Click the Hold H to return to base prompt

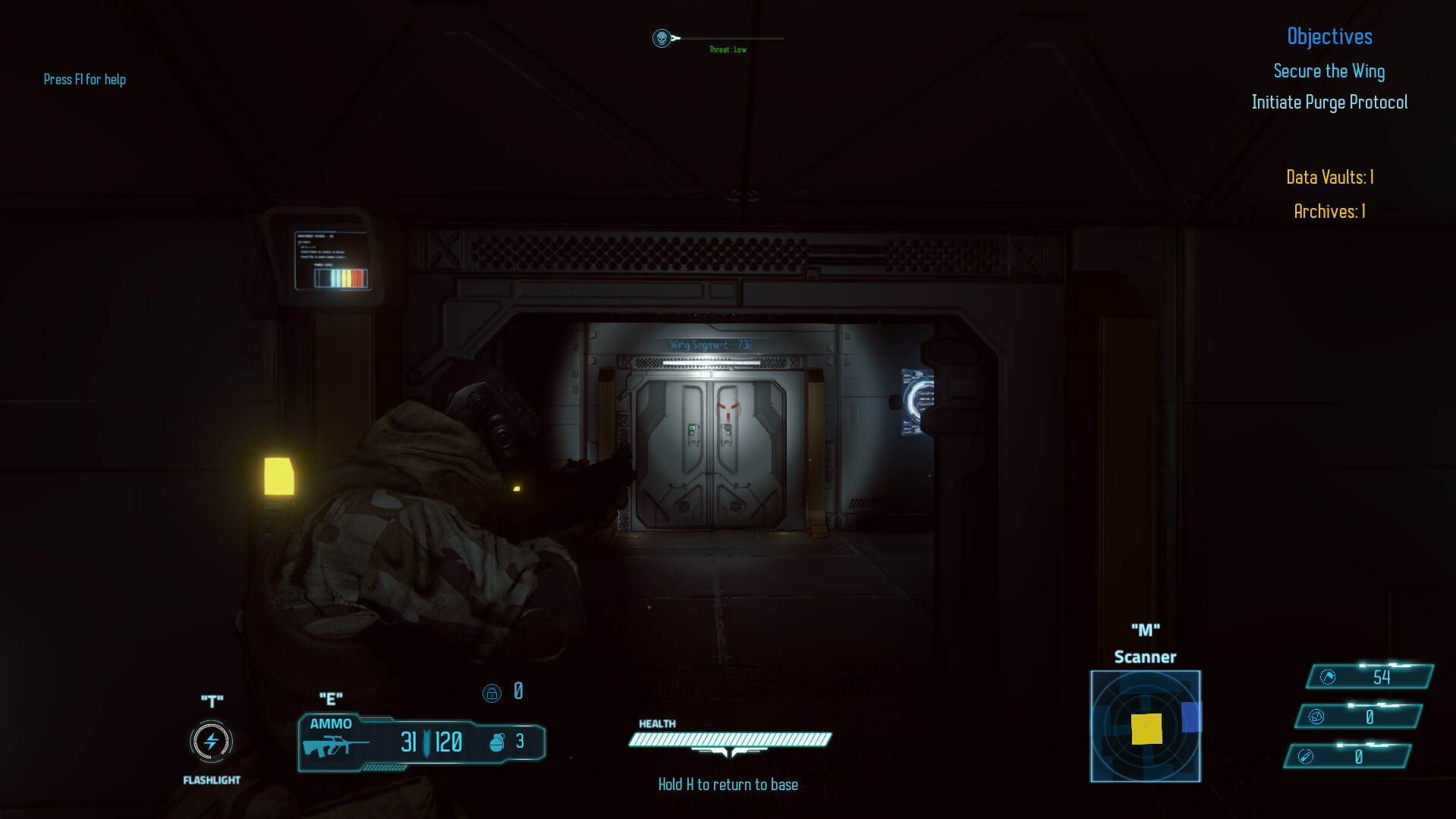[x=728, y=784]
